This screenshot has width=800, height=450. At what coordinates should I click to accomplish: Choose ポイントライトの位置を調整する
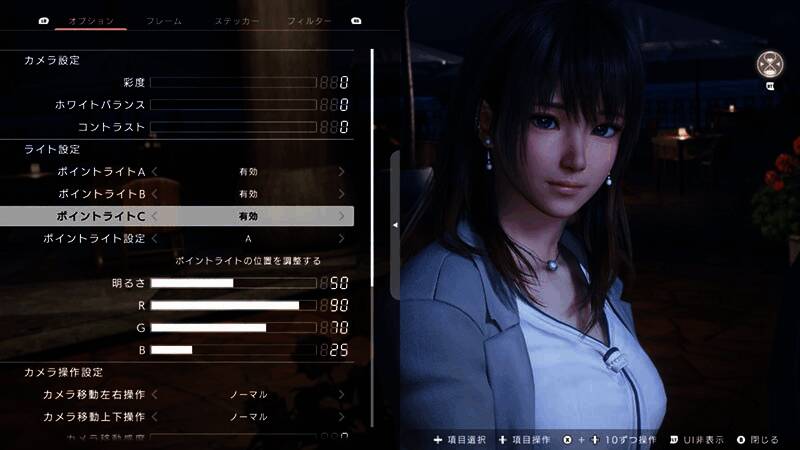[x=248, y=260]
